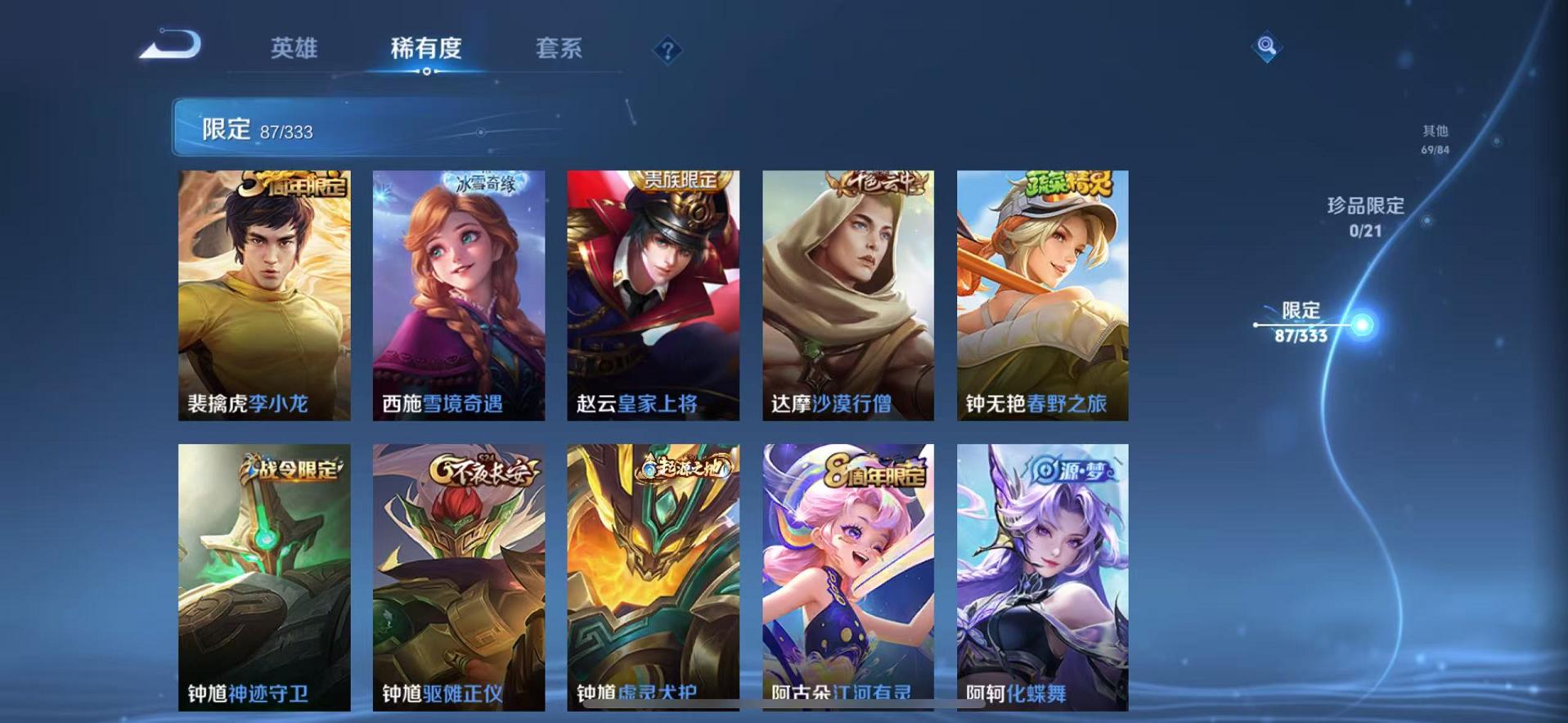Viewport: 1568px width, 723px height.
Task: Select the 稀有度 tab
Action: pos(424,49)
